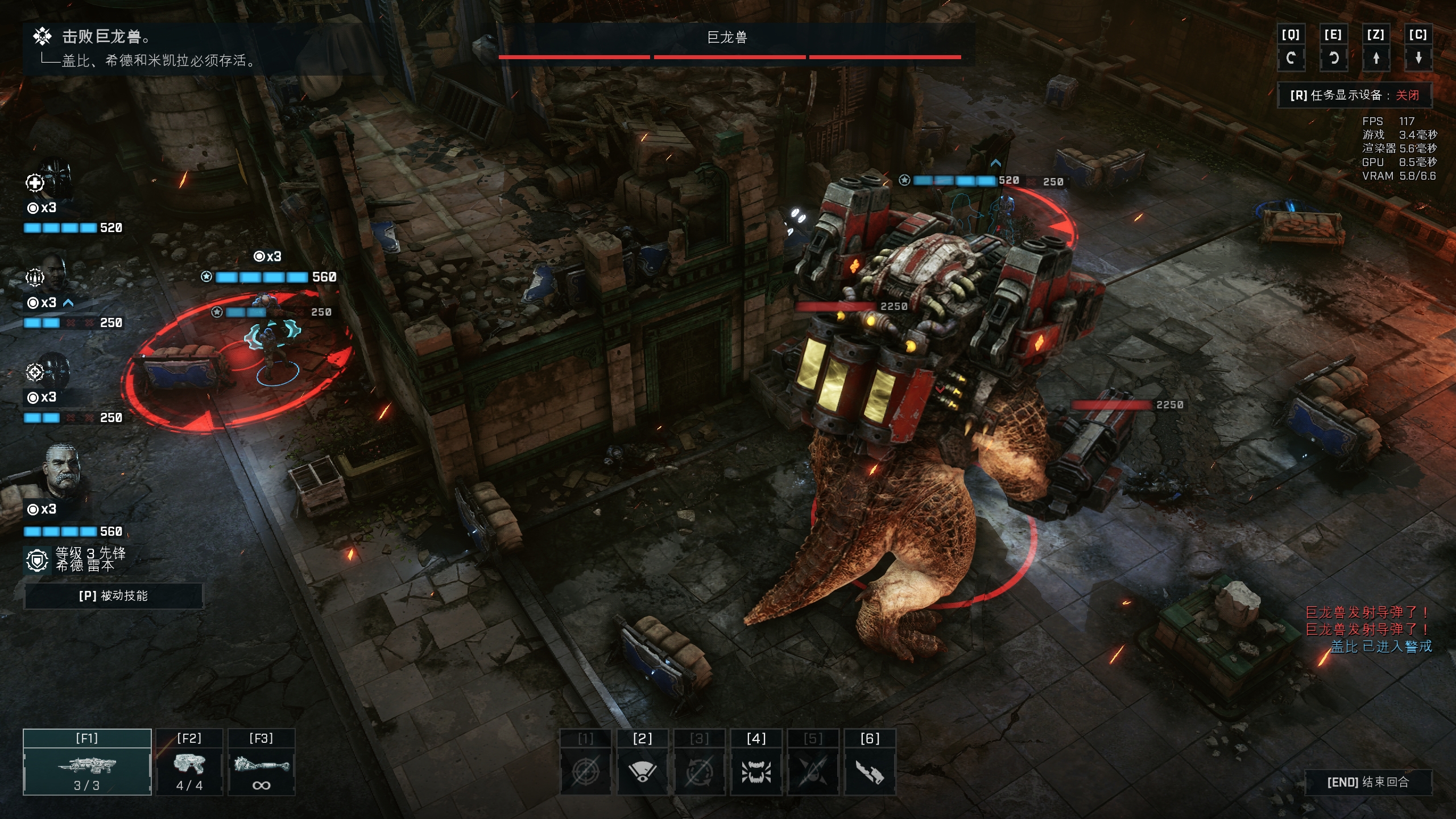Open the passive skills panel (被动技能)

113,595
